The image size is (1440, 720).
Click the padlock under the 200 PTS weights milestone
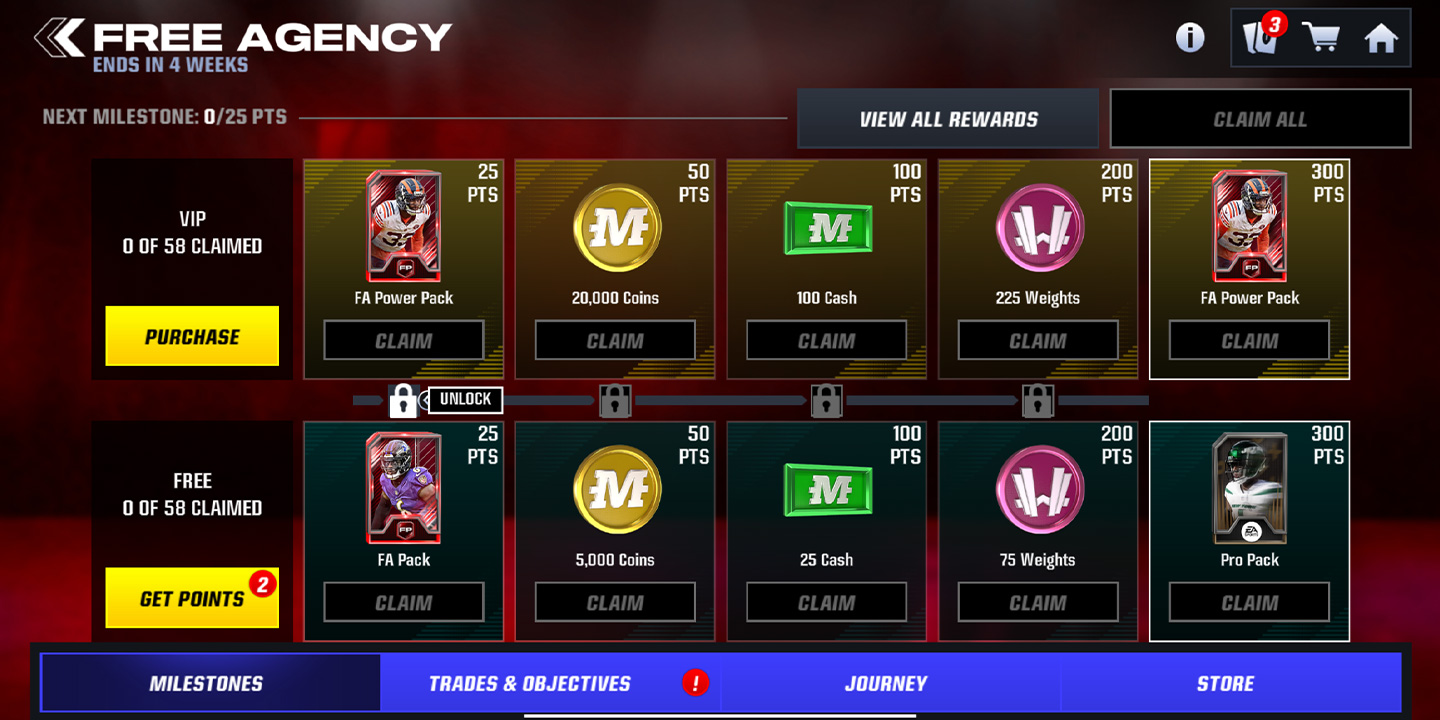click(x=1038, y=400)
